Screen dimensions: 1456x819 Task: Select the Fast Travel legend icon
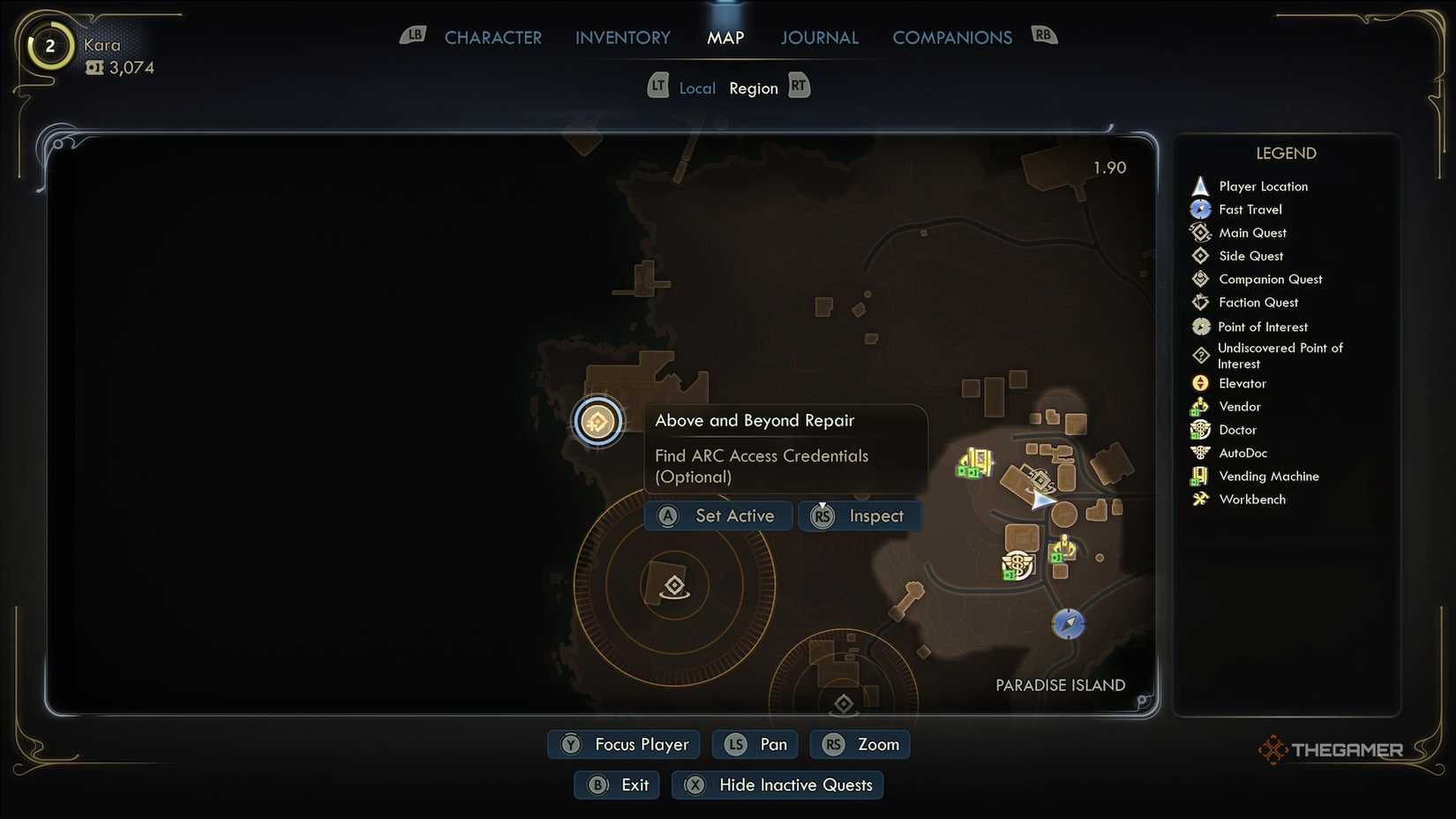coord(1200,209)
